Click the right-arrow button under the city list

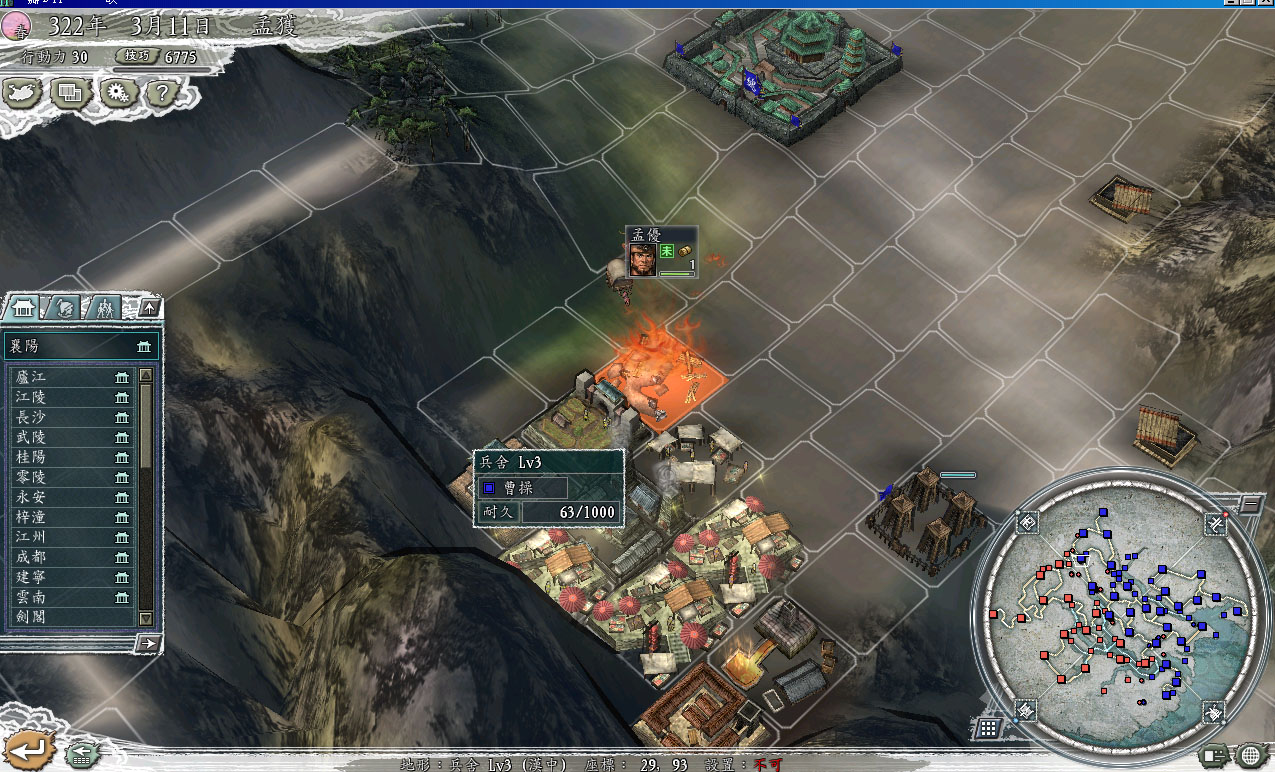pos(147,643)
